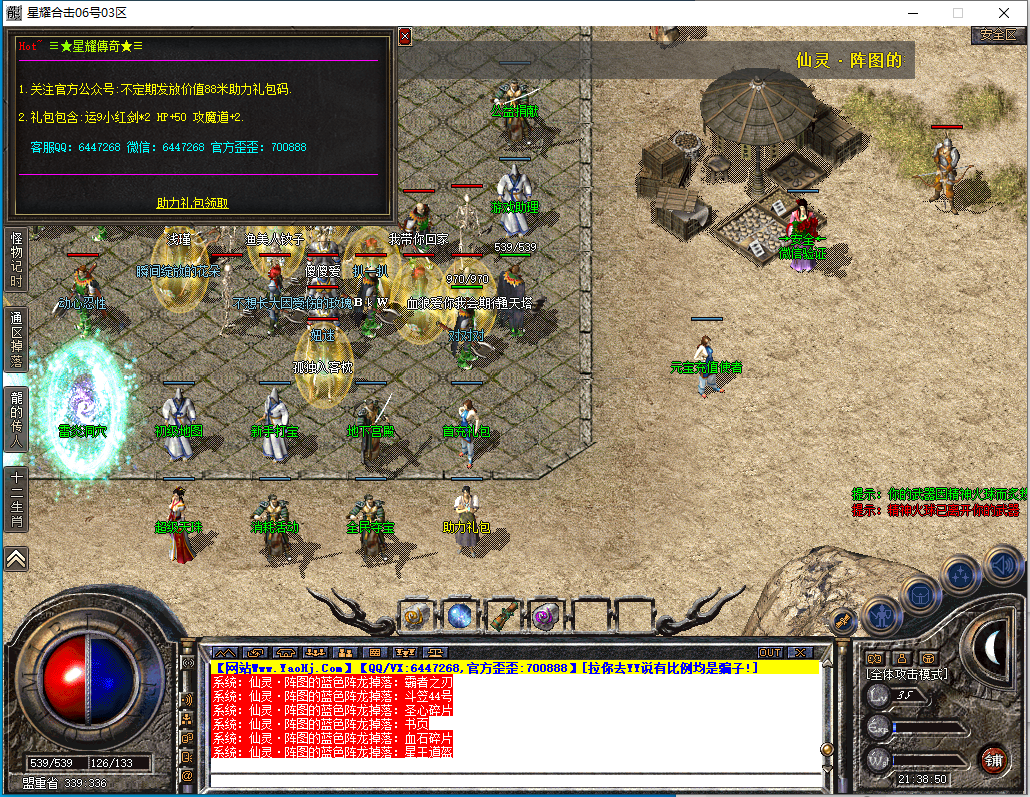Use the blue orb item in the hotbar
Viewport: 1030px width, 797px height.
(x=459, y=614)
